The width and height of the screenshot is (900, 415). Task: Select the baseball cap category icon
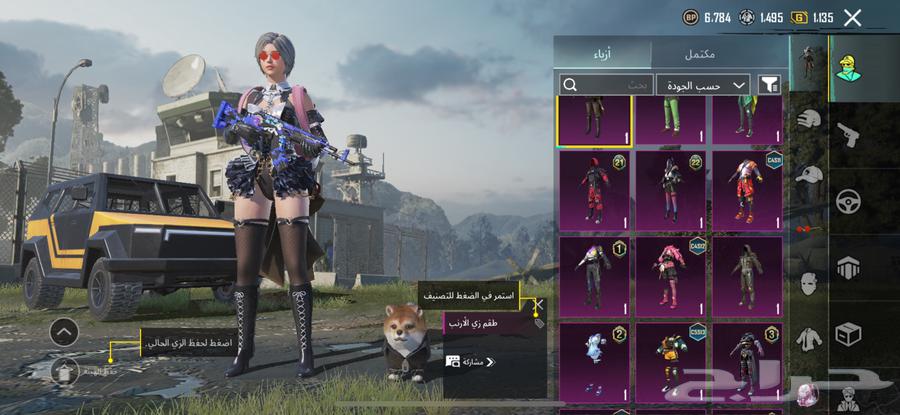(809, 175)
